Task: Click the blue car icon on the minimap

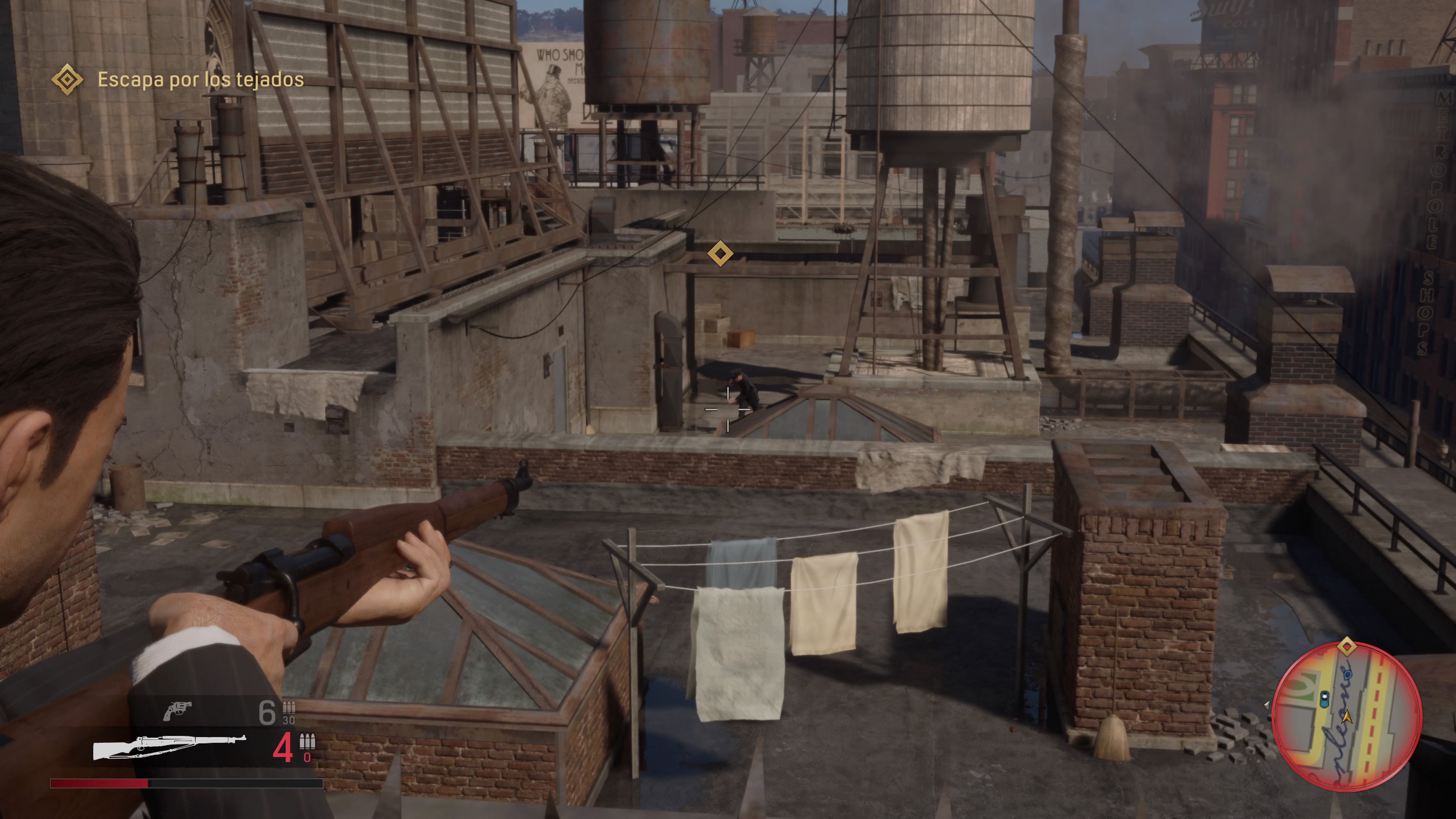Action: 1324,700
